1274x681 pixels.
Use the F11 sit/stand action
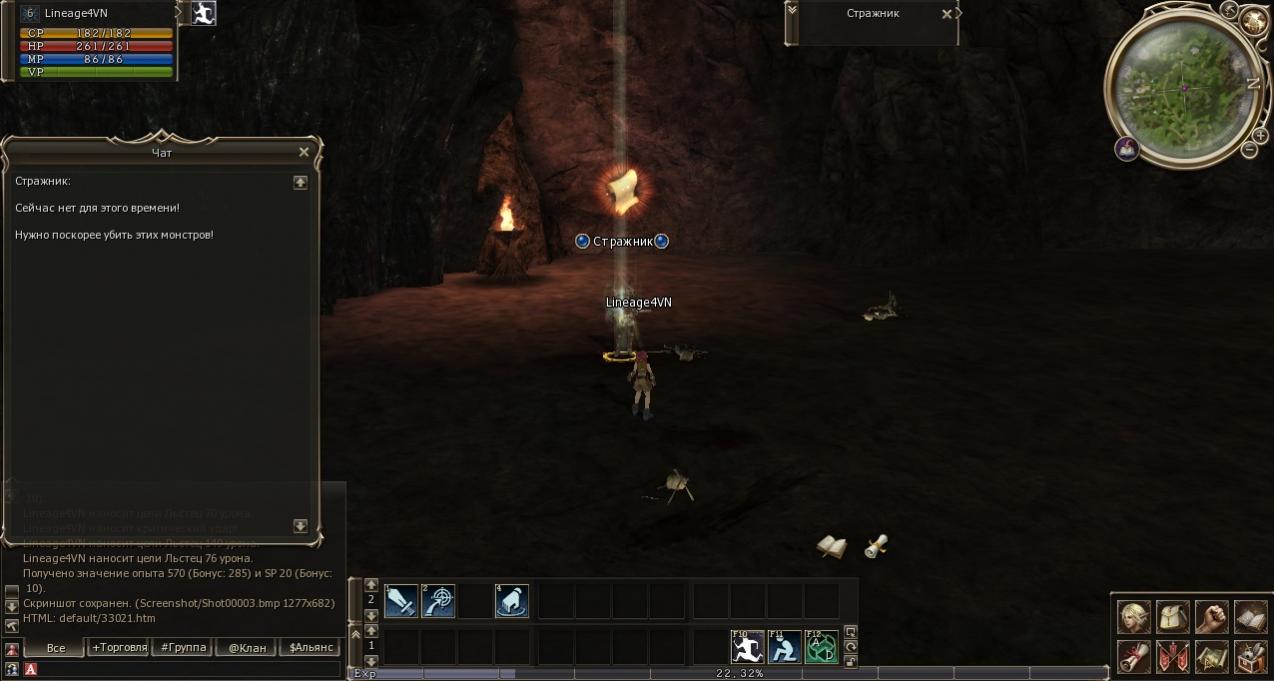click(x=785, y=646)
